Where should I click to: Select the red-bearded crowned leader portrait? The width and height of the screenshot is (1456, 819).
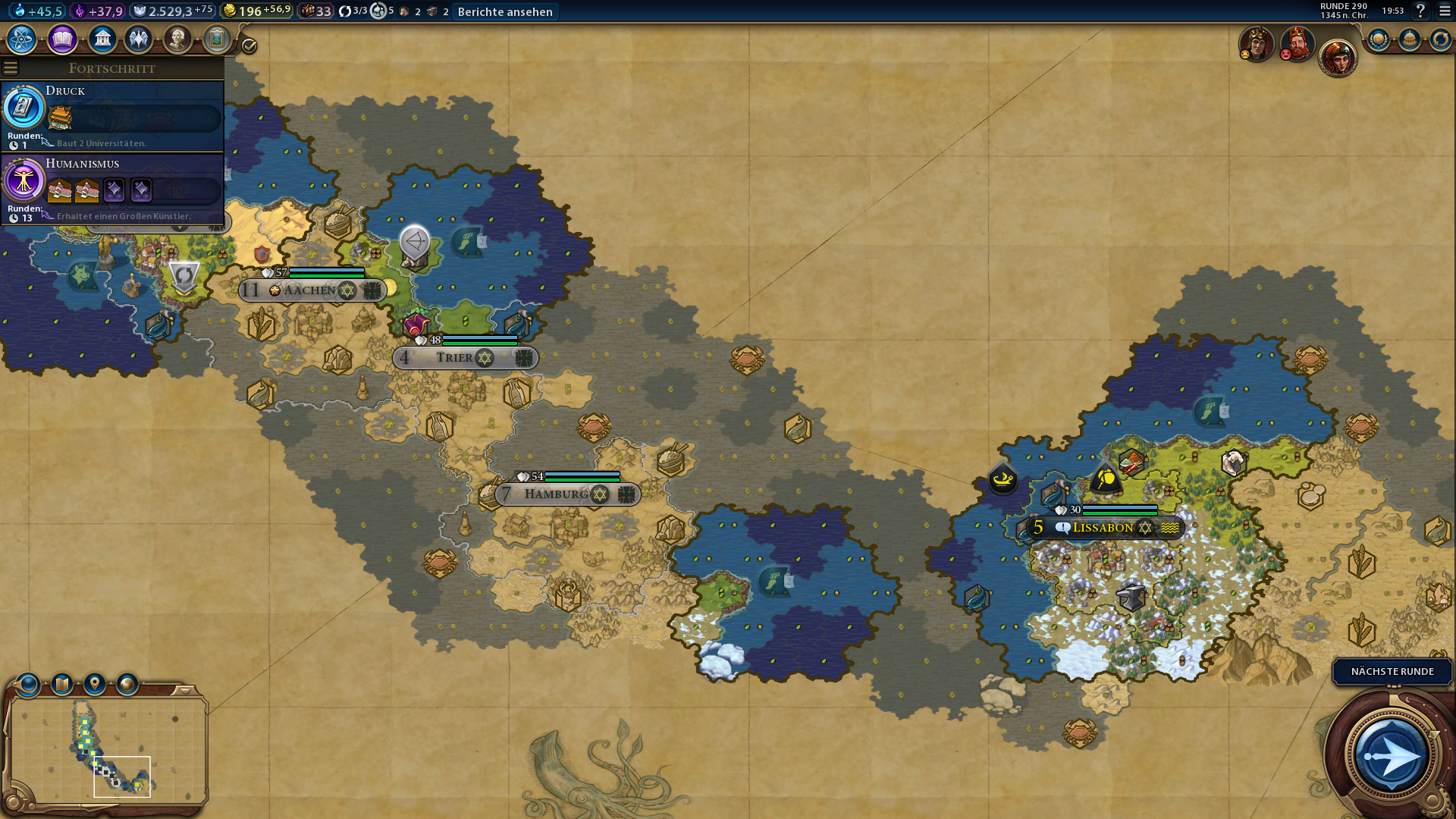[x=1297, y=43]
